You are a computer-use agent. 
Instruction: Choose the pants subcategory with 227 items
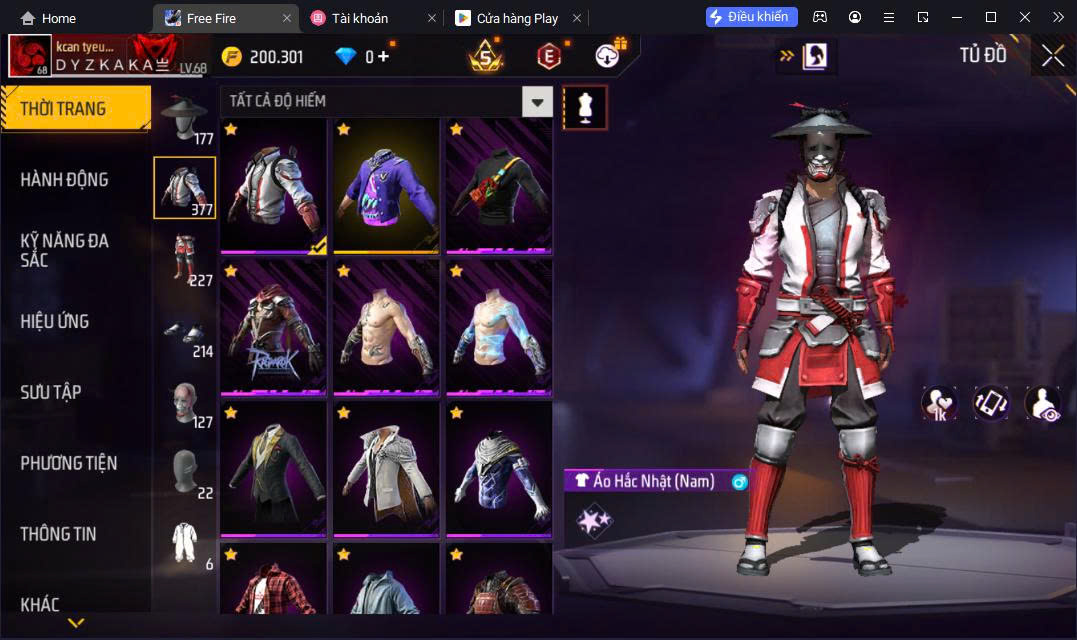184,259
